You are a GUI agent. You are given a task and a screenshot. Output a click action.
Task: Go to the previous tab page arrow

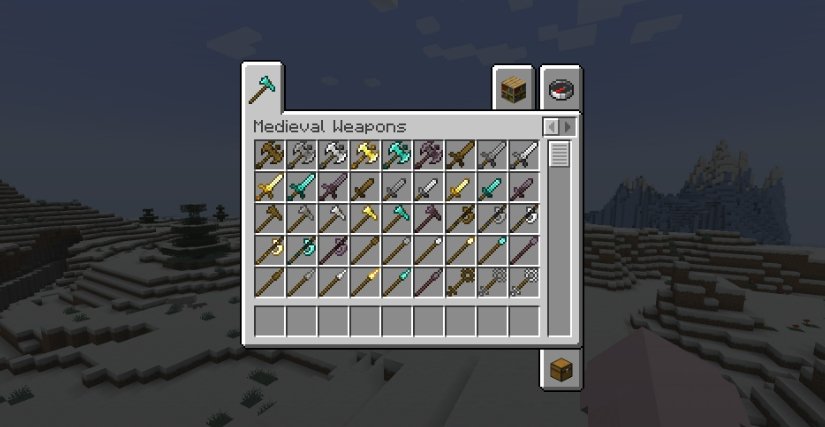(551, 127)
